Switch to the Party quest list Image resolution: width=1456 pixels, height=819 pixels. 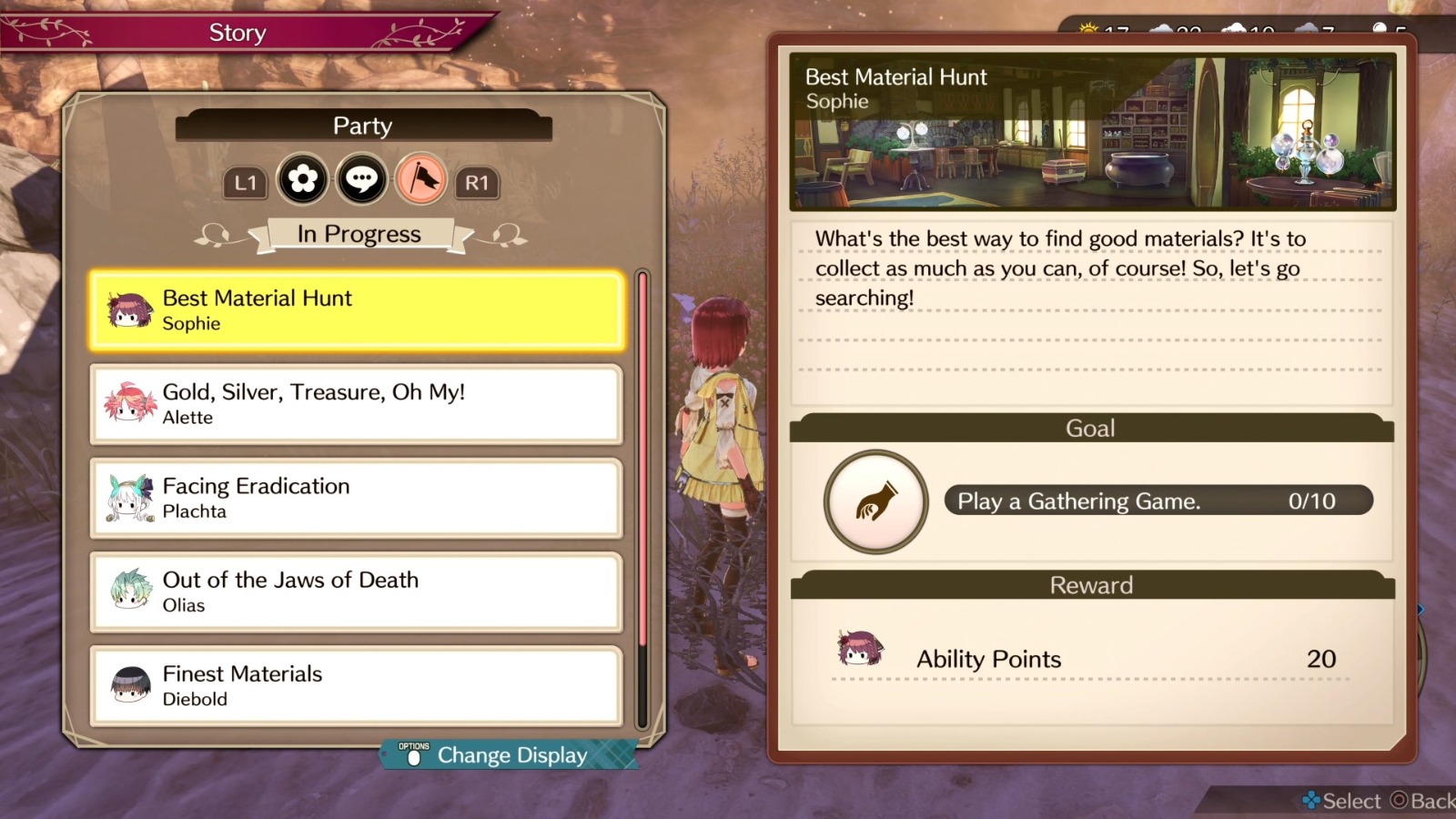coord(361,125)
